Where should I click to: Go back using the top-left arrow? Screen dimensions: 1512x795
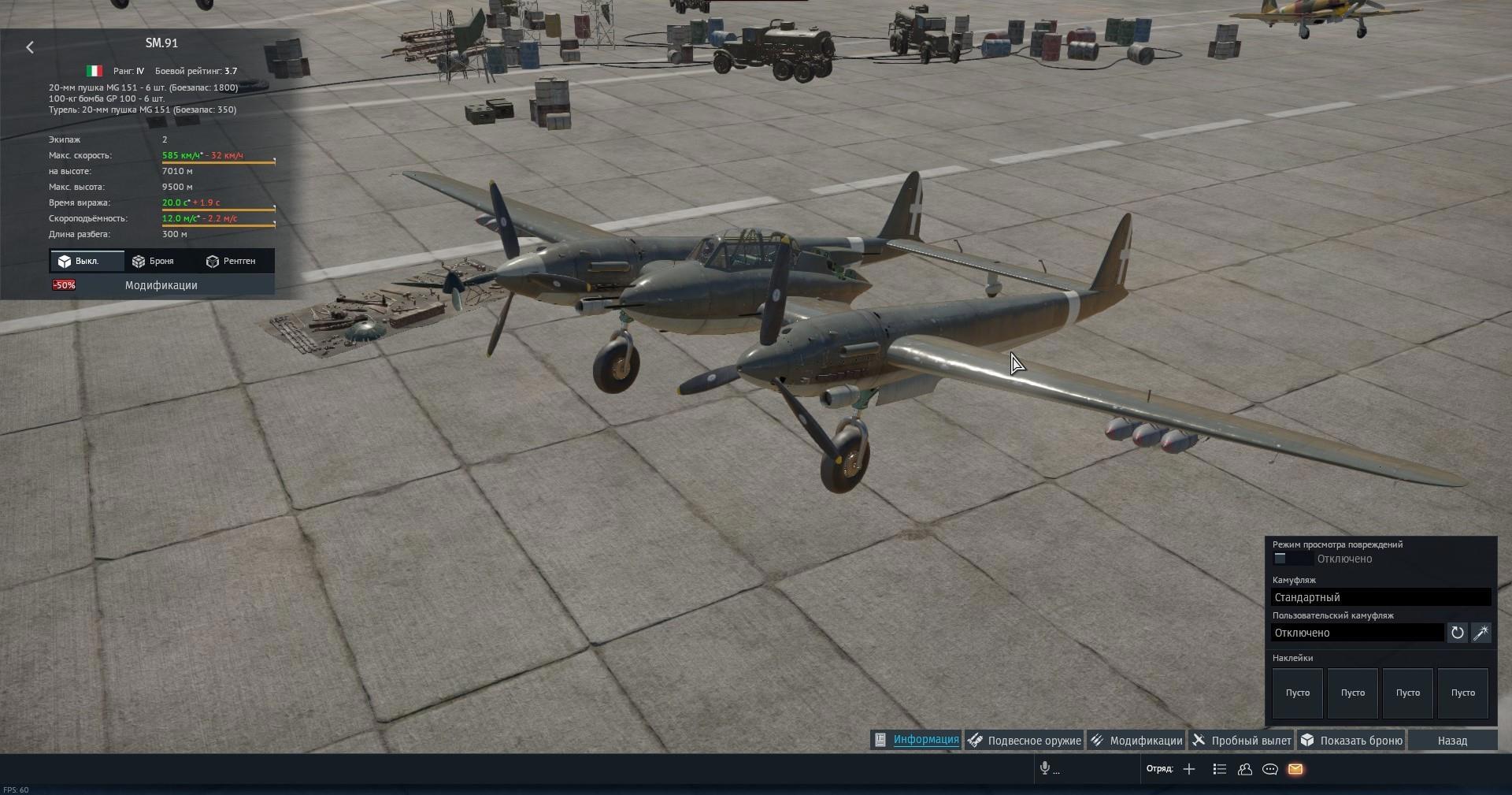tap(30, 47)
